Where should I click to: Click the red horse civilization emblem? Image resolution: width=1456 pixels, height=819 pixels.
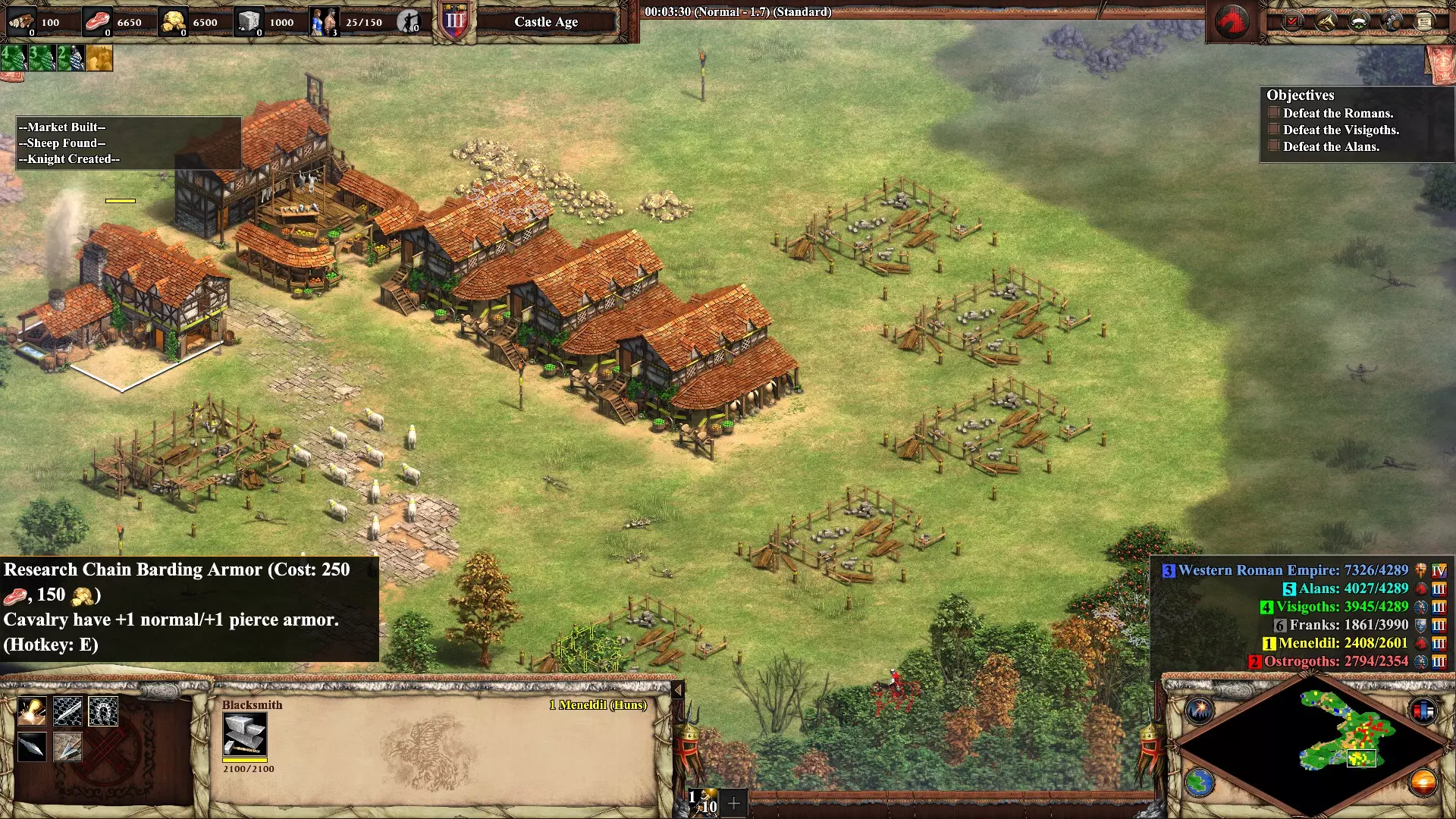[x=1232, y=21]
